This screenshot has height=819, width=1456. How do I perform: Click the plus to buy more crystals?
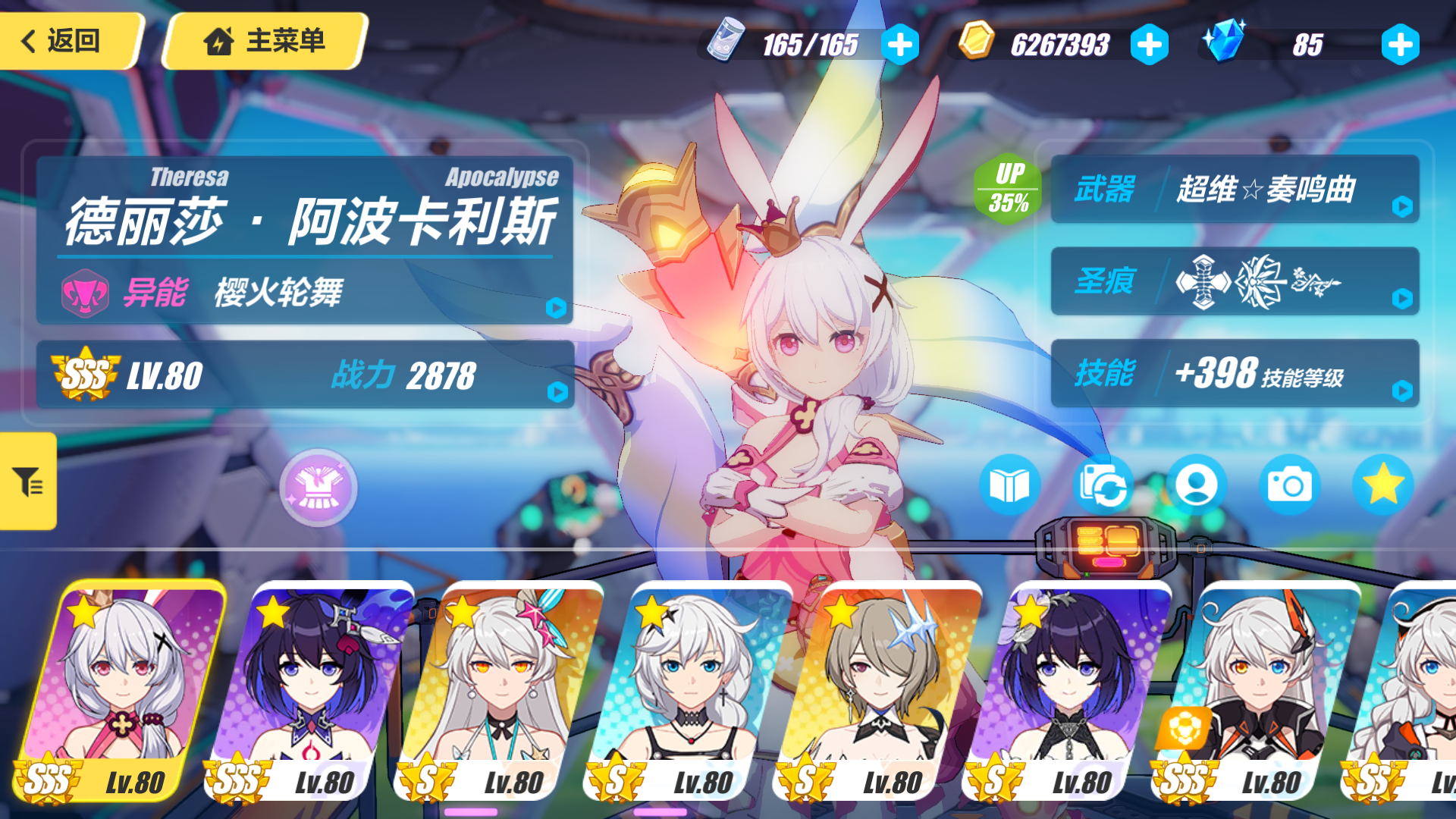coord(1399,43)
